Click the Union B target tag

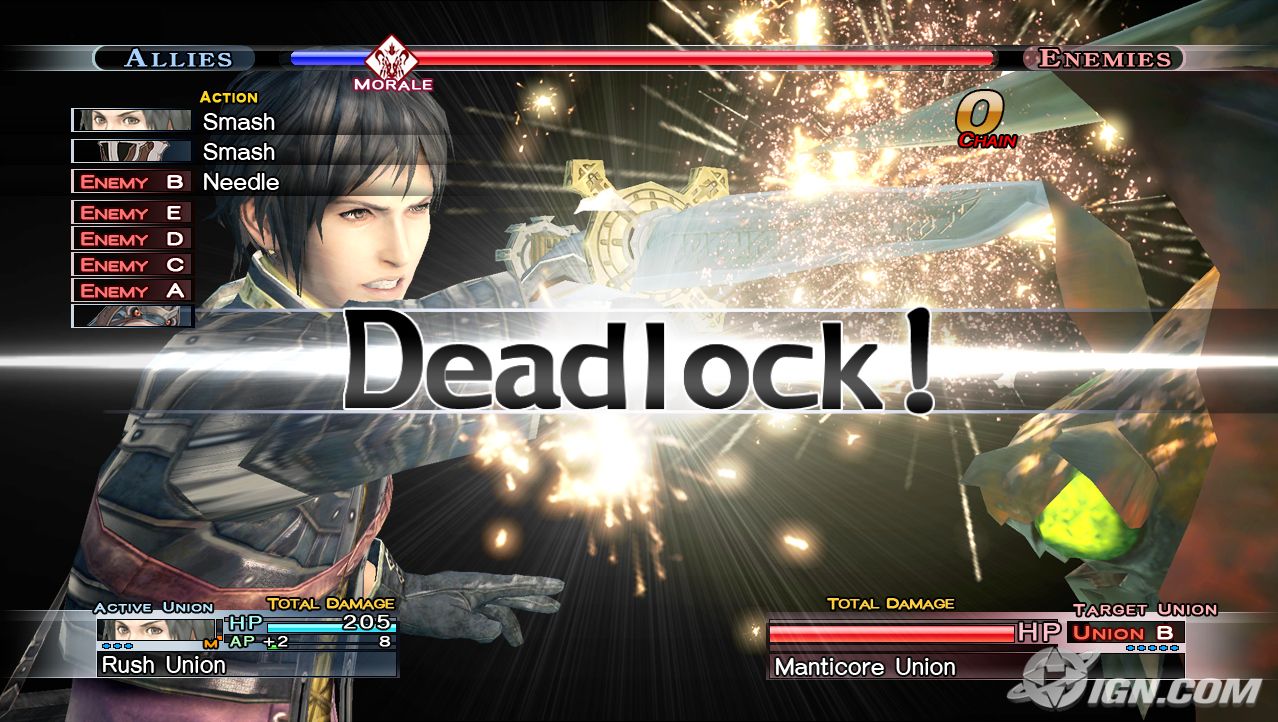click(x=1125, y=632)
